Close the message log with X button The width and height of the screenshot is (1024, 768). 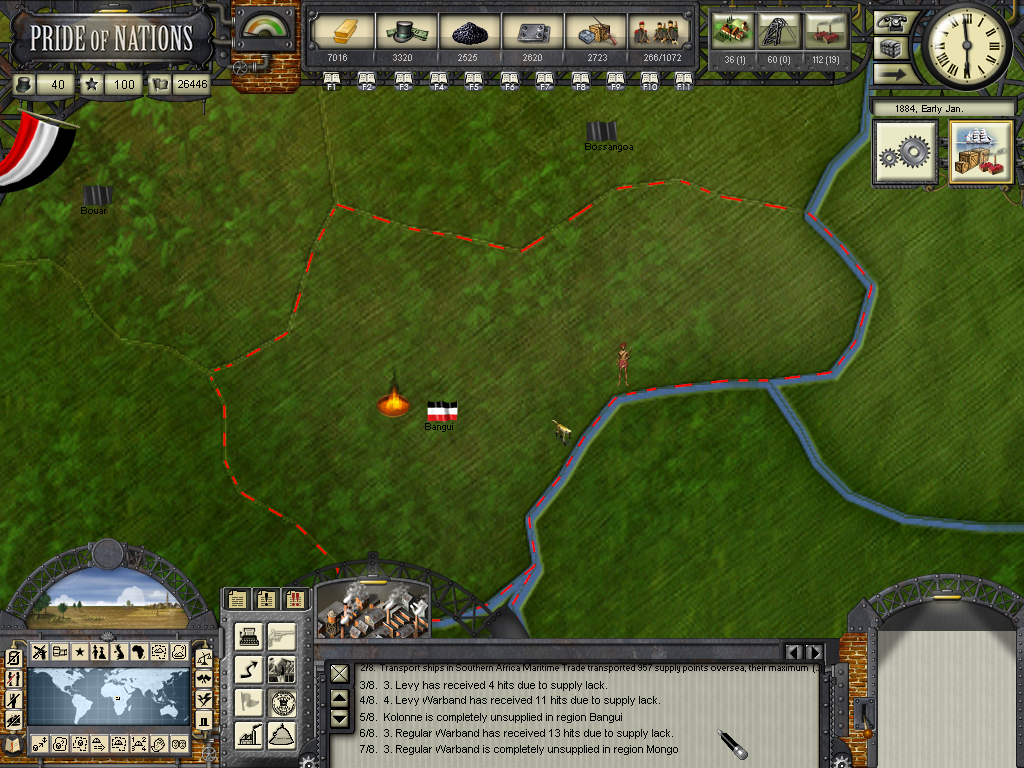point(339,673)
